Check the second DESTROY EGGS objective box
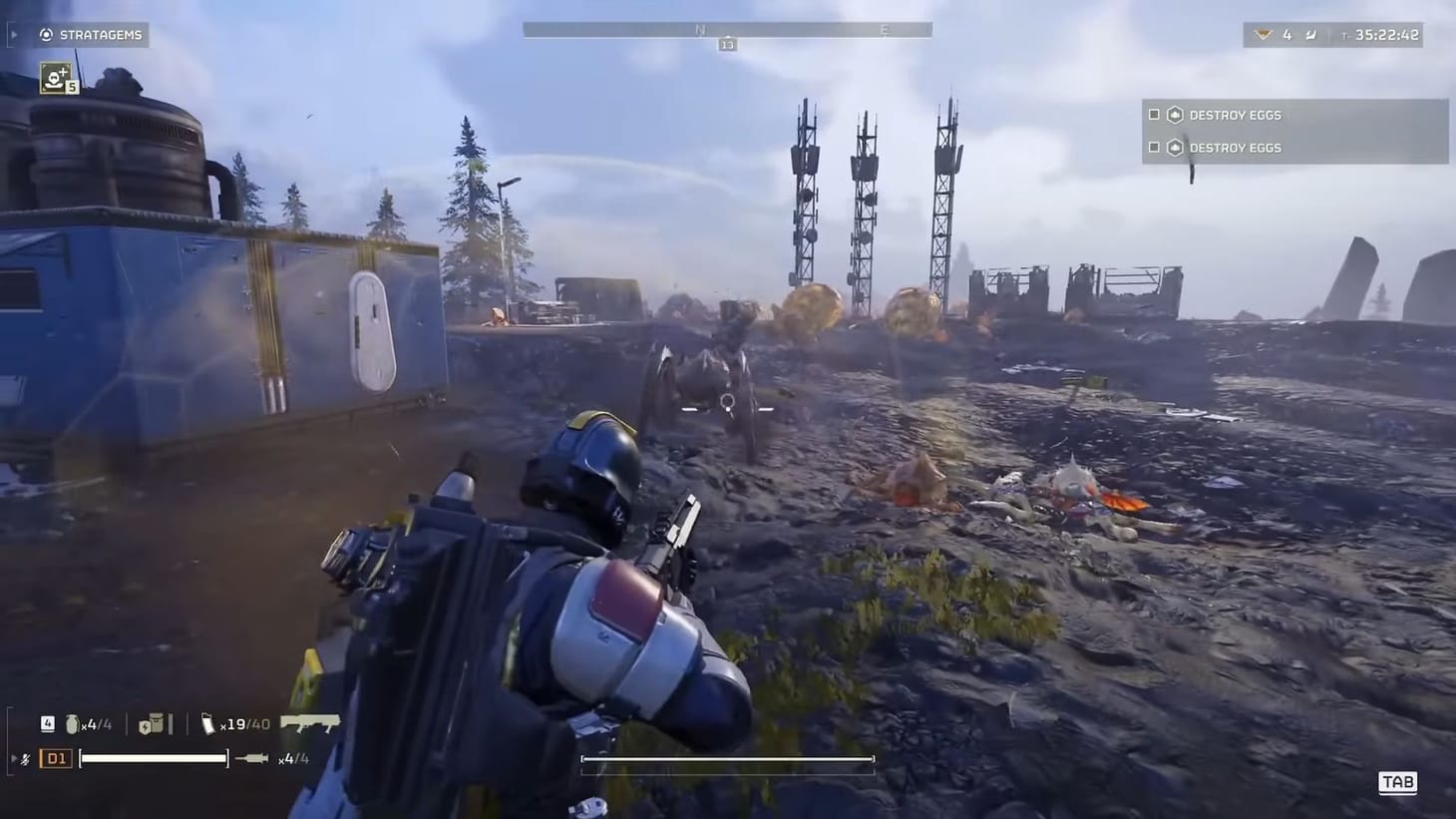Image resolution: width=1456 pixels, height=819 pixels. 1154,147
